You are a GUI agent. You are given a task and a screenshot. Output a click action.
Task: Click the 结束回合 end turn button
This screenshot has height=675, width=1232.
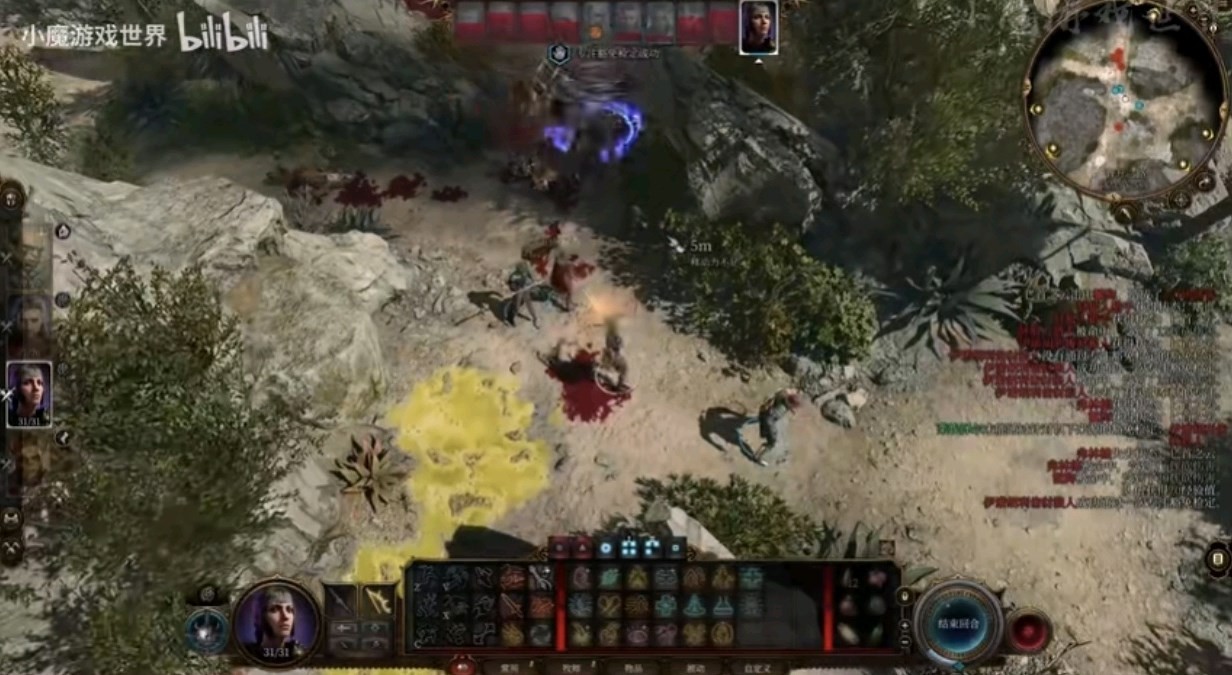(958, 622)
